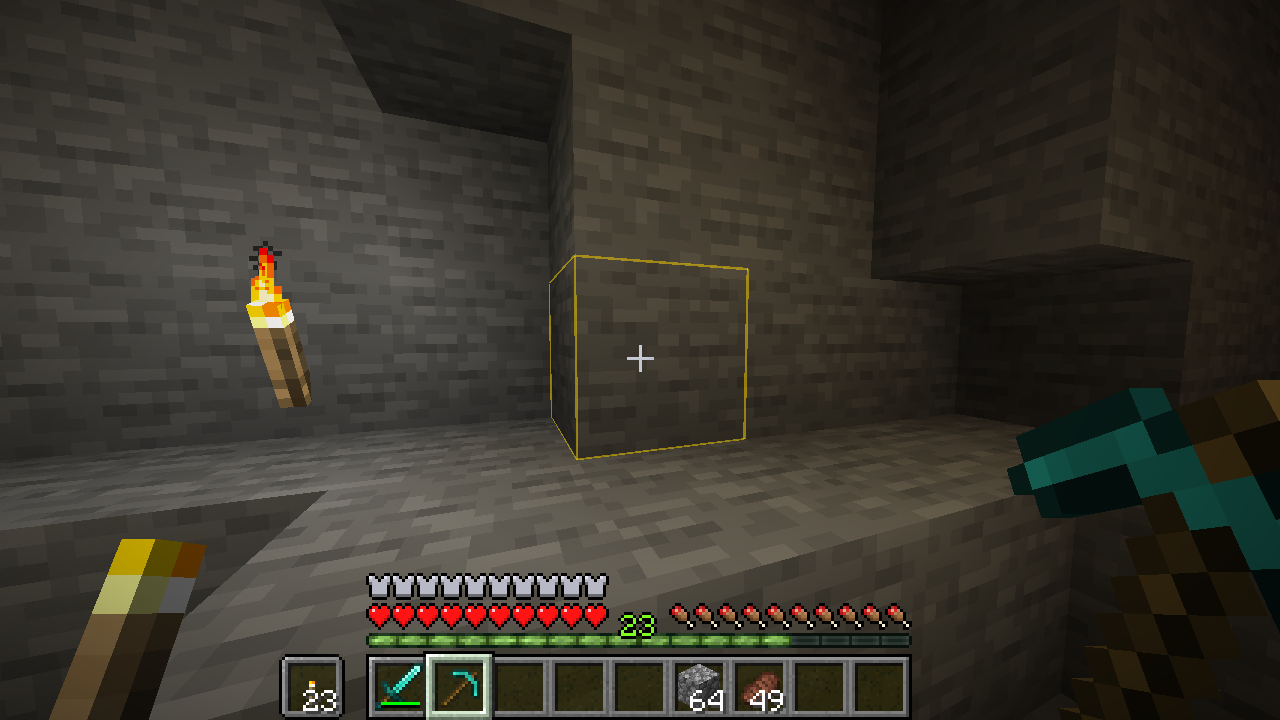This screenshot has height=720, width=1280.
Task: Select the diamond sword in the hotbar
Action: click(x=396, y=685)
